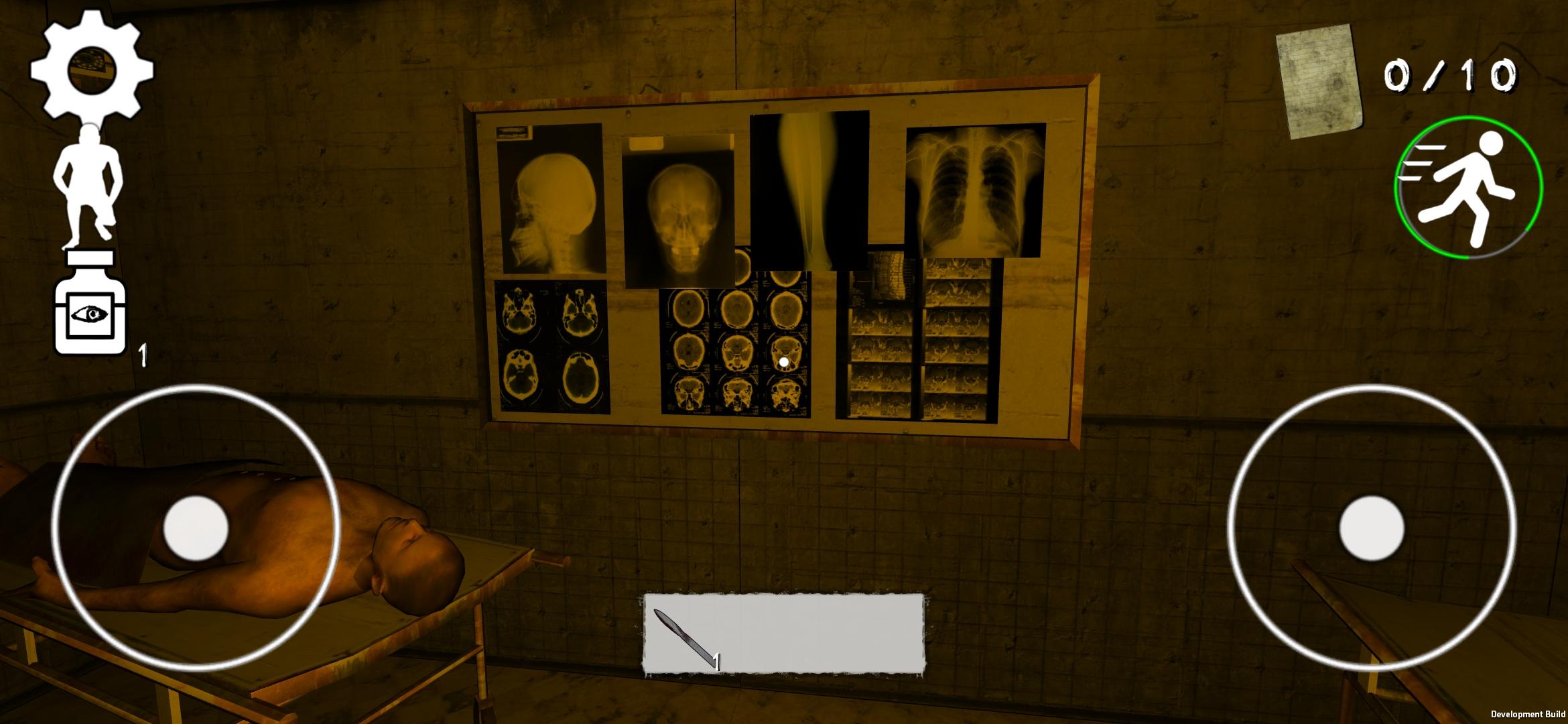Tap the item count beside the potion
1568x724 pixels.
pyautogui.click(x=143, y=353)
